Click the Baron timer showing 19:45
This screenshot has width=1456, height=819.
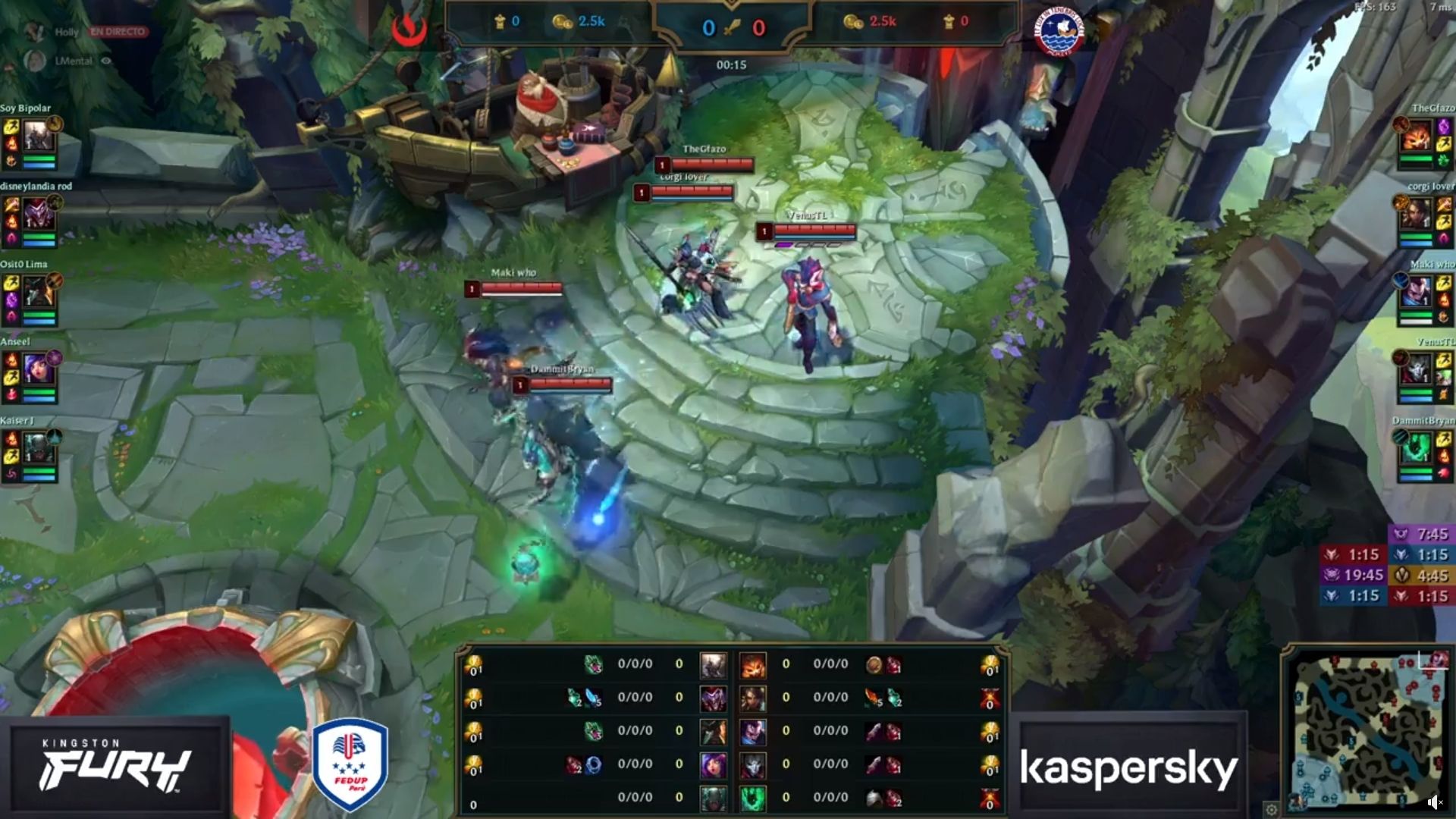point(1354,576)
